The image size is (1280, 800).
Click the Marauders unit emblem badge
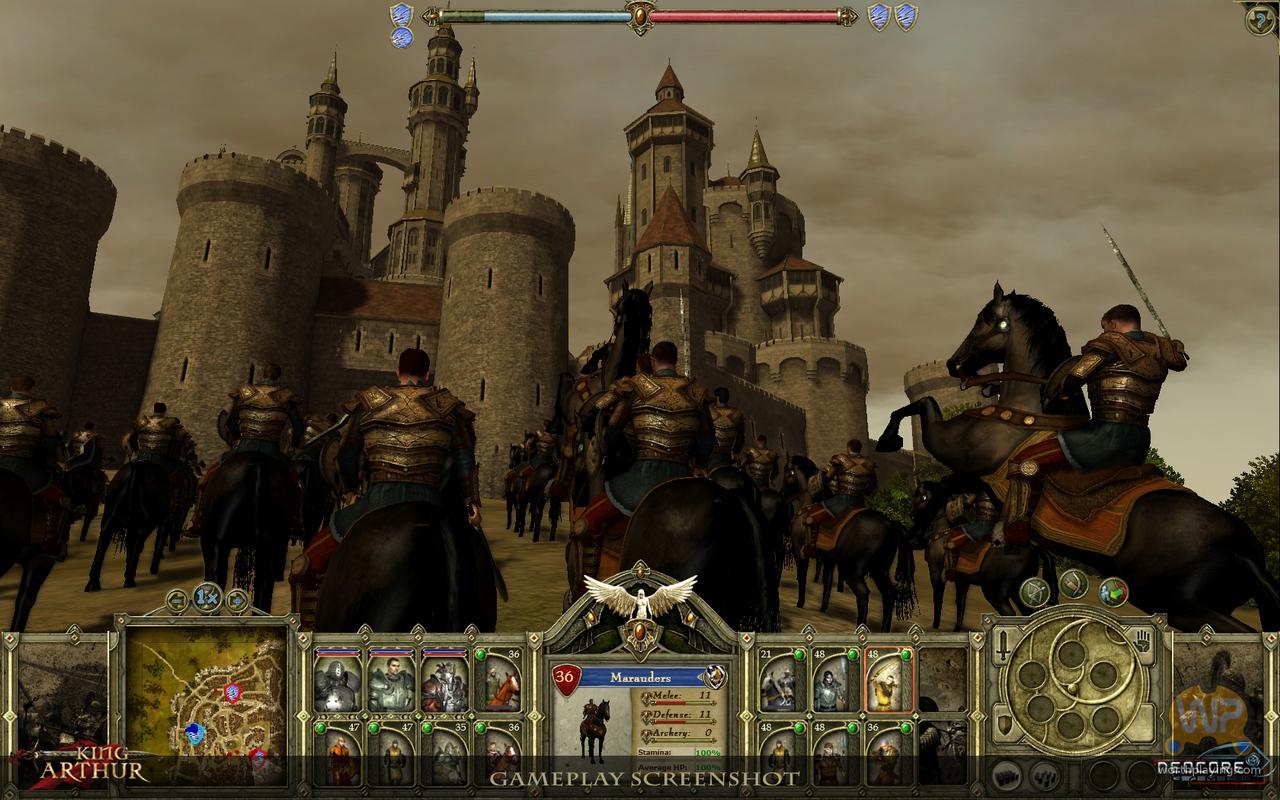[714, 677]
